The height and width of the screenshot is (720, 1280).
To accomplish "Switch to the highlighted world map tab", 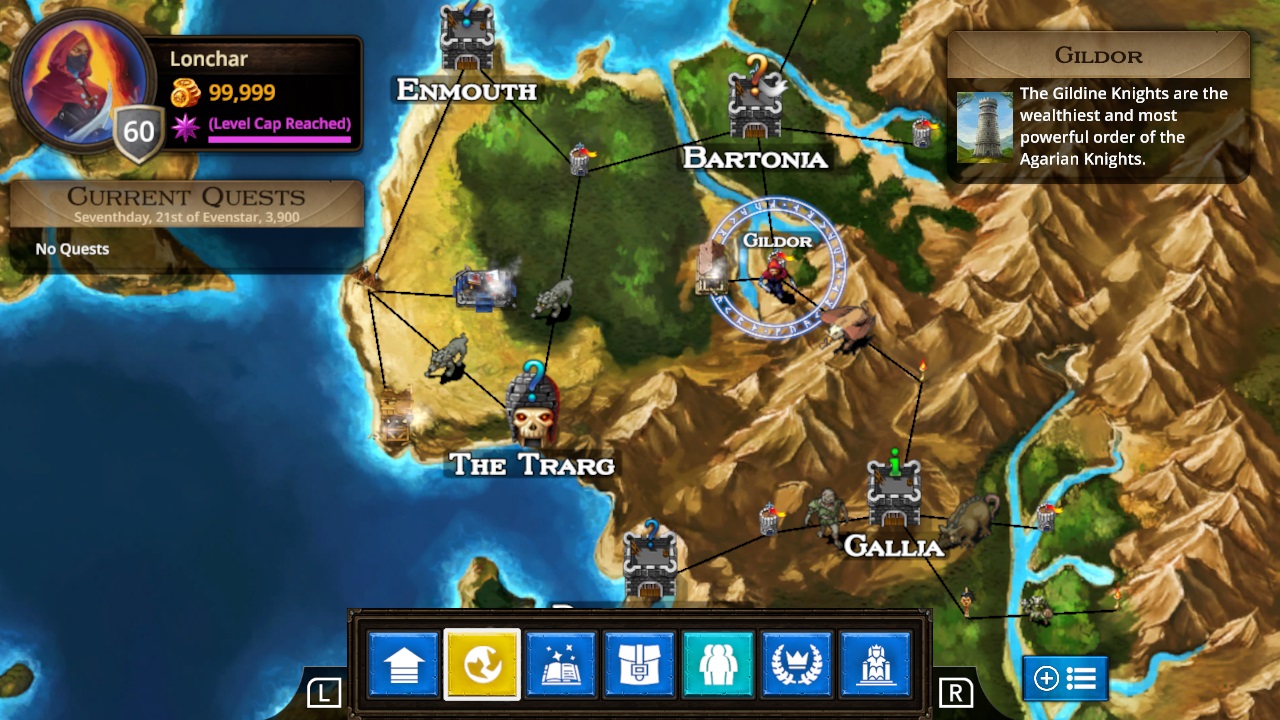I will pyautogui.click(x=482, y=664).
